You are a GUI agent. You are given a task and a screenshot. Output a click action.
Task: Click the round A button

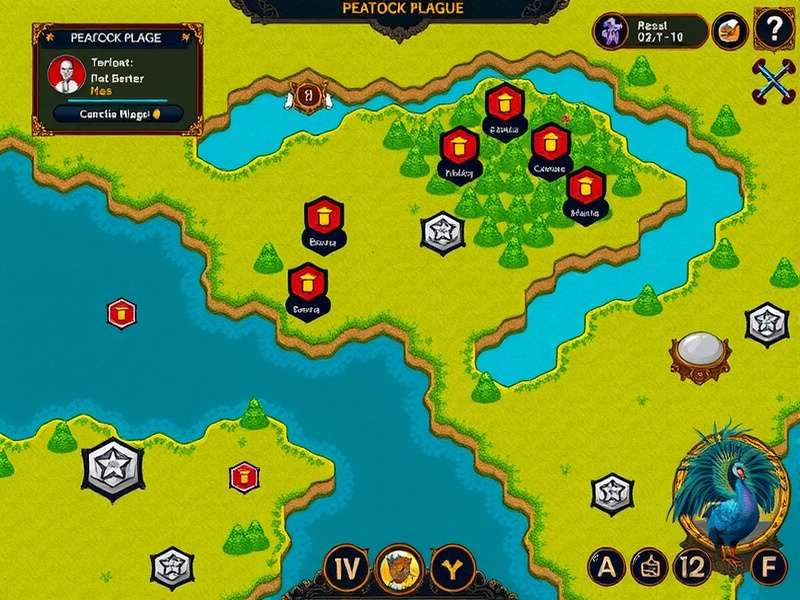[x=606, y=568]
